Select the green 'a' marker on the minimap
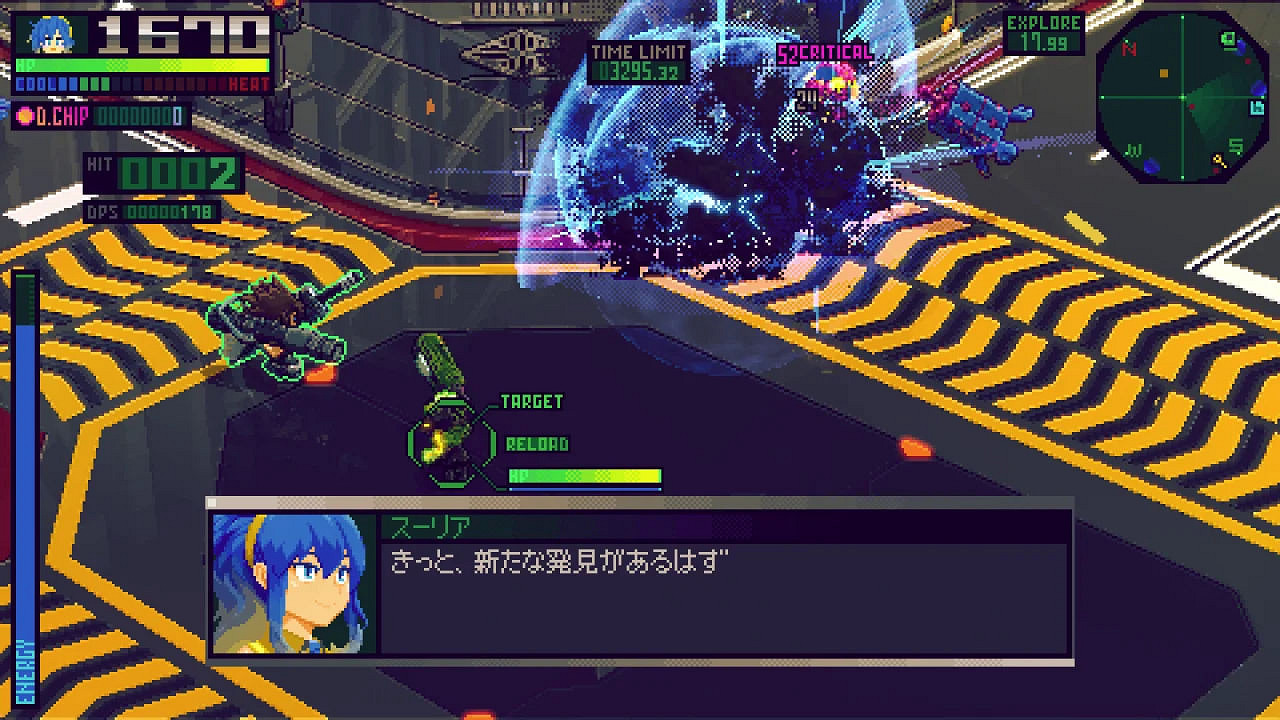Image resolution: width=1280 pixels, height=720 pixels. (1227, 41)
